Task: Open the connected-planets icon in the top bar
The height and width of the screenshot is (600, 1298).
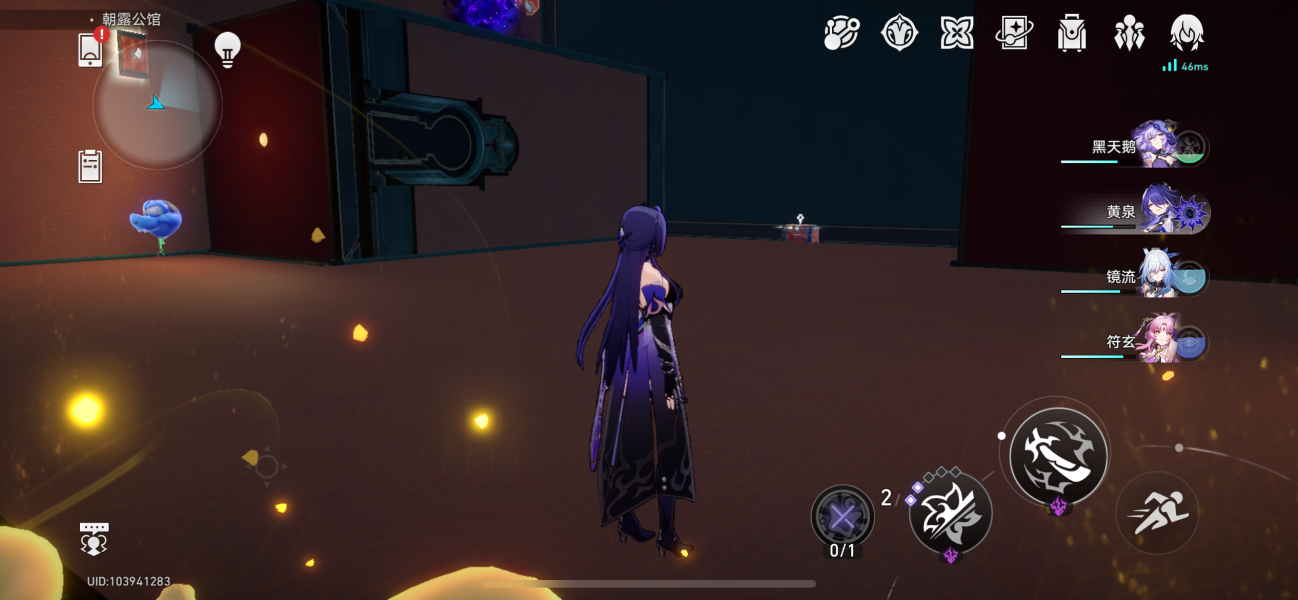Action: point(841,33)
